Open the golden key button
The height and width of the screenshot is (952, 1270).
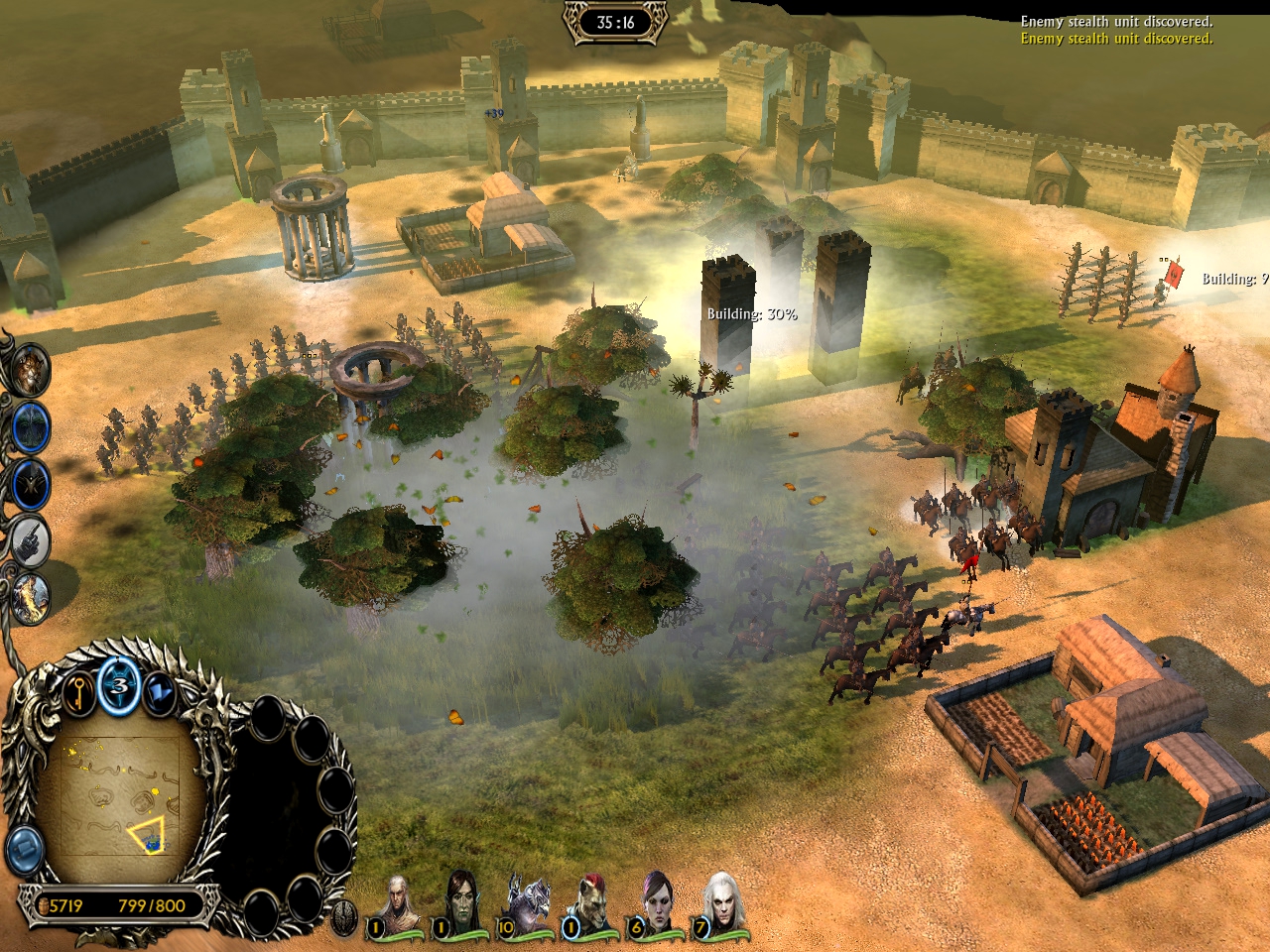tap(79, 691)
